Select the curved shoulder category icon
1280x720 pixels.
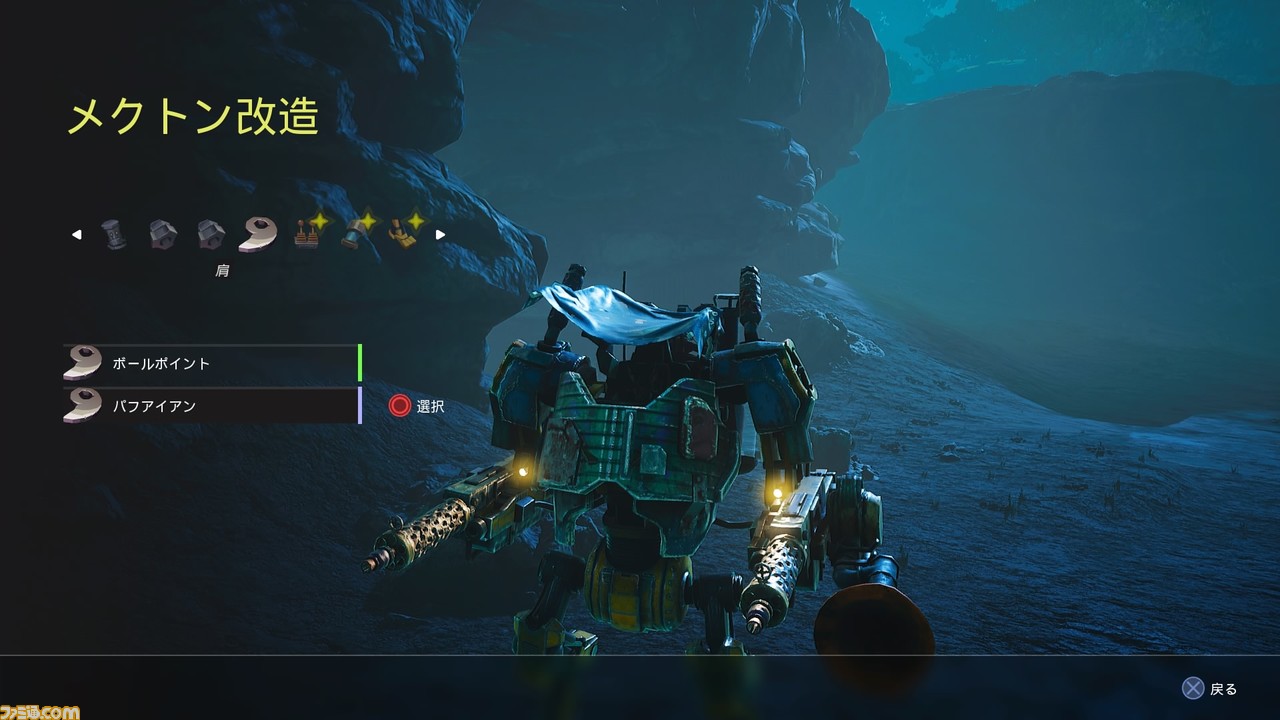(x=258, y=235)
